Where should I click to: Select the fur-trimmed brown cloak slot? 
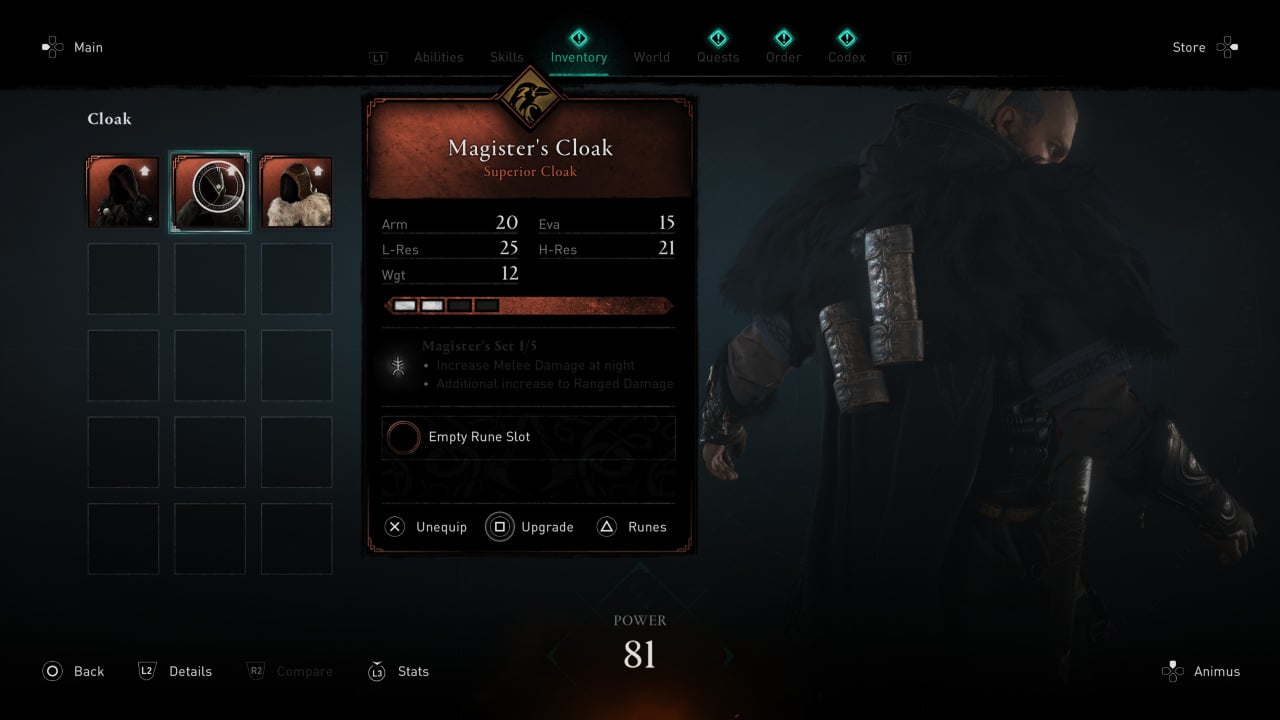pos(296,192)
